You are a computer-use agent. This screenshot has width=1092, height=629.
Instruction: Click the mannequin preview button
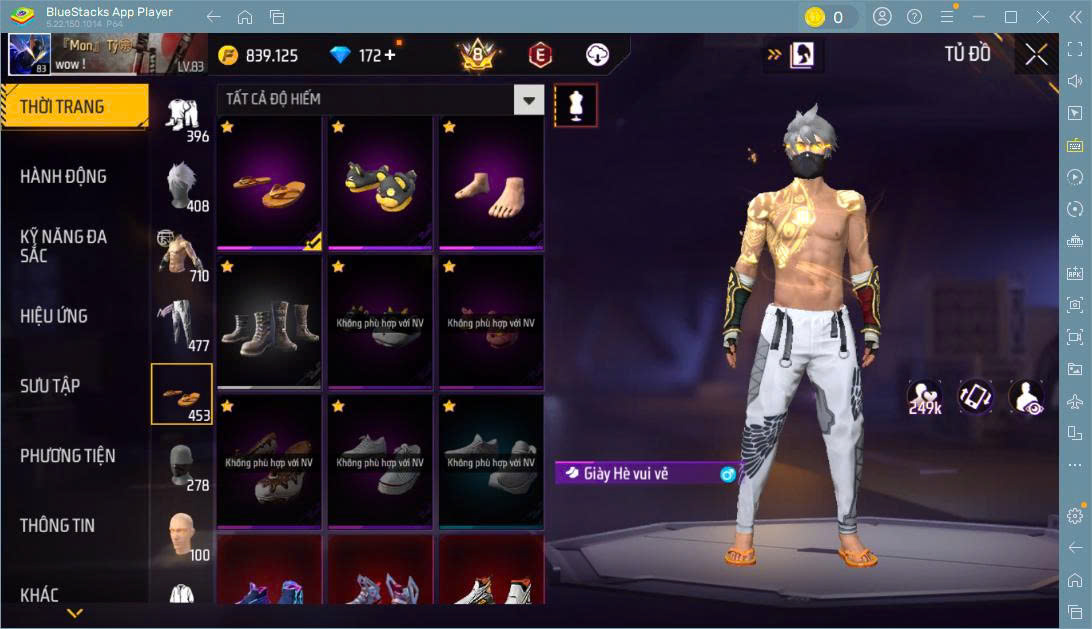pyautogui.click(x=576, y=104)
